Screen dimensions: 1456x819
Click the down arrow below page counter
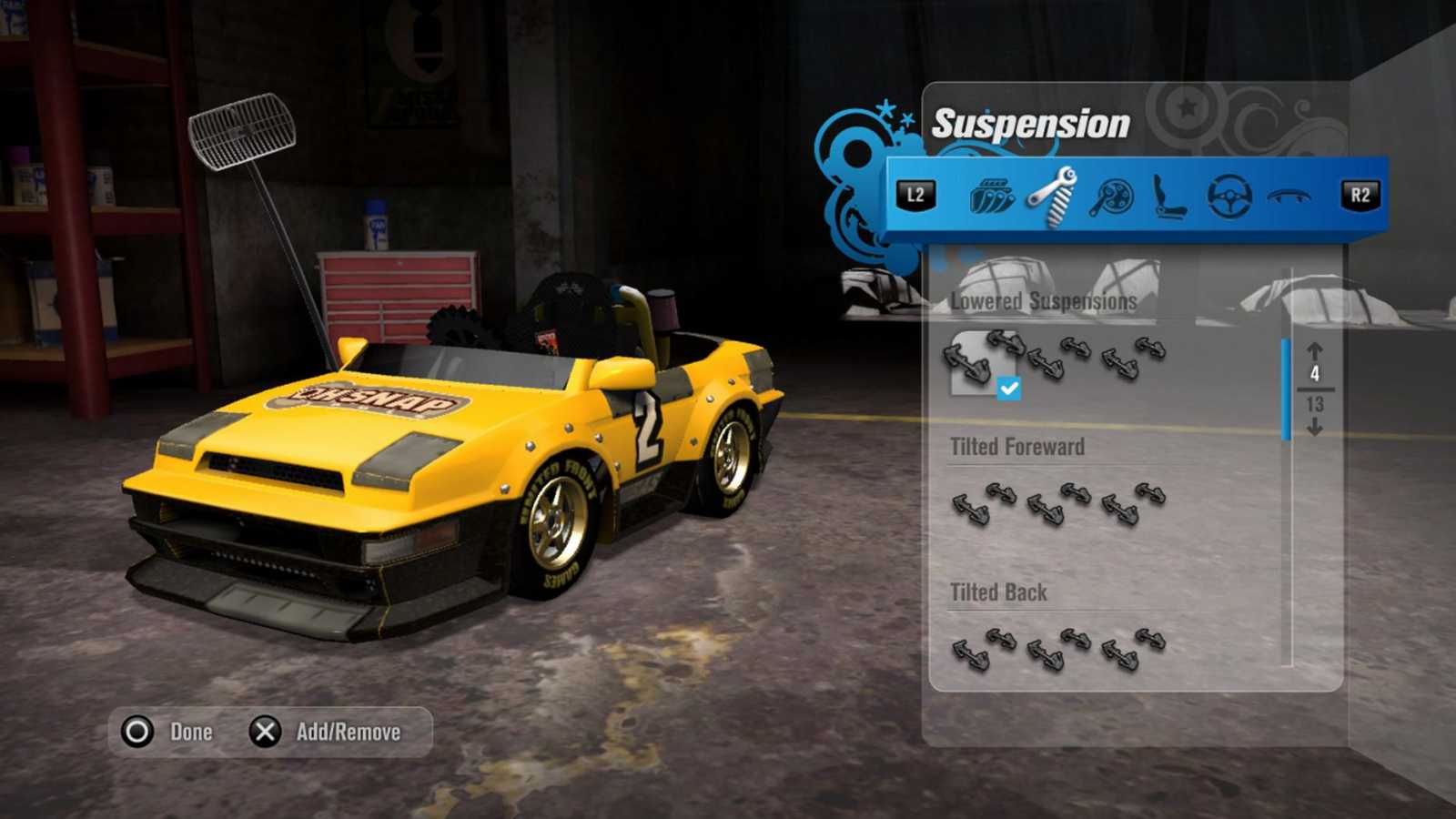coord(1317,428)
